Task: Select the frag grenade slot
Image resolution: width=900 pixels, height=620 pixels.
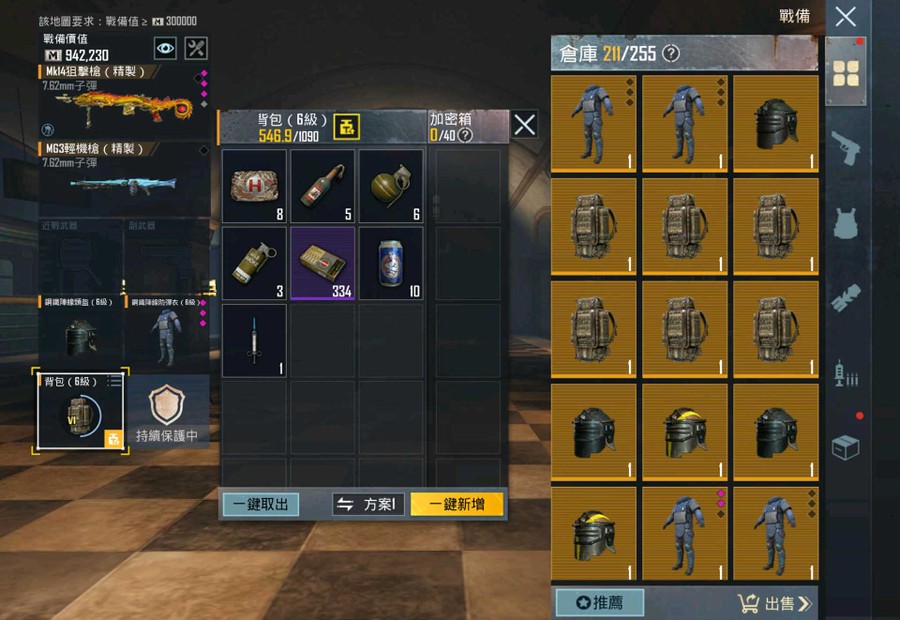Action: (391, 186)
